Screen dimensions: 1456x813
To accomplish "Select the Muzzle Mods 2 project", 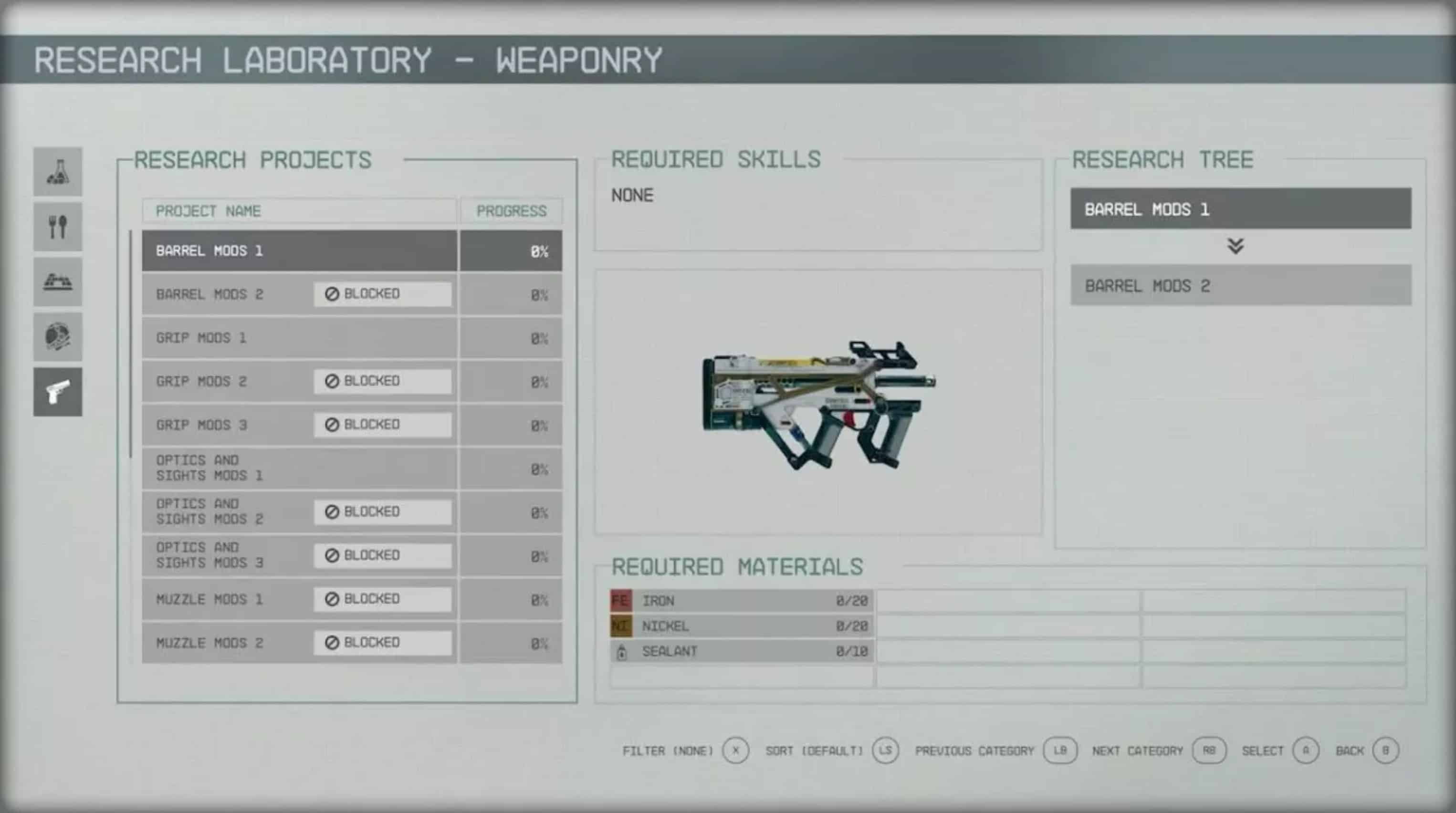I will click(x=226, y=643).
